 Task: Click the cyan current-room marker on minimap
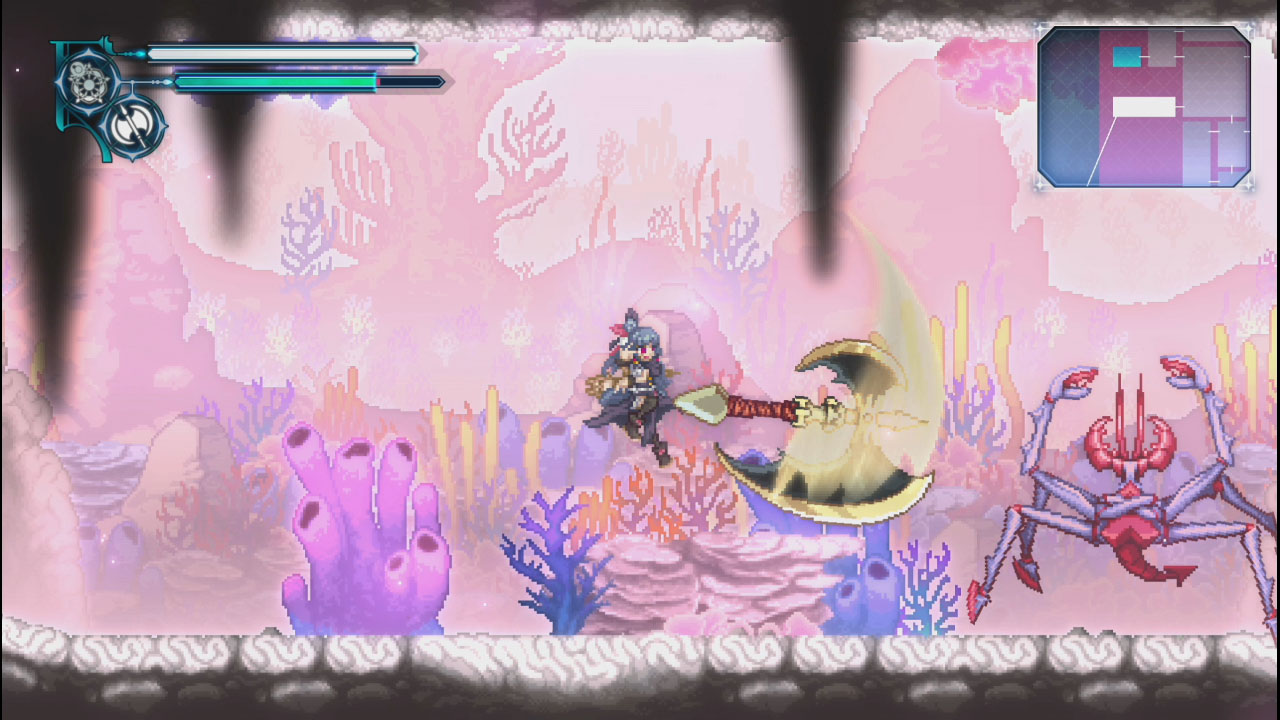[1127, 56]
